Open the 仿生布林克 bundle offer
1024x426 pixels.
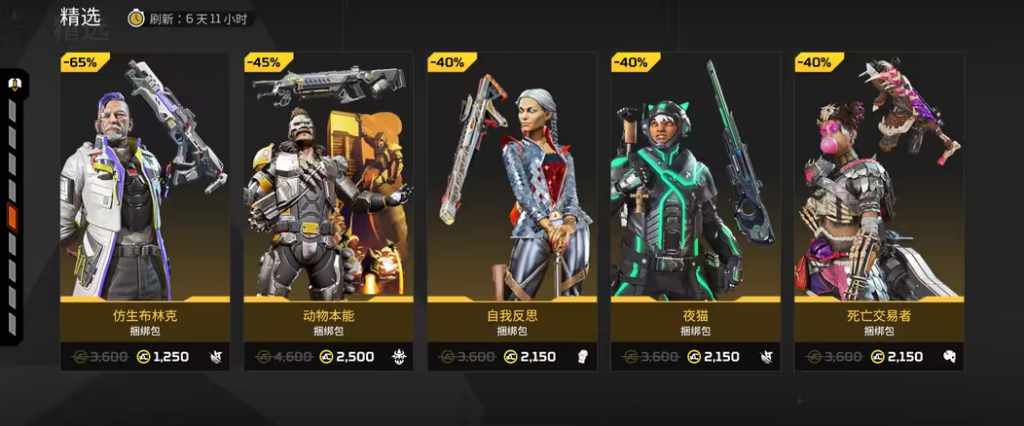[145, 210]
